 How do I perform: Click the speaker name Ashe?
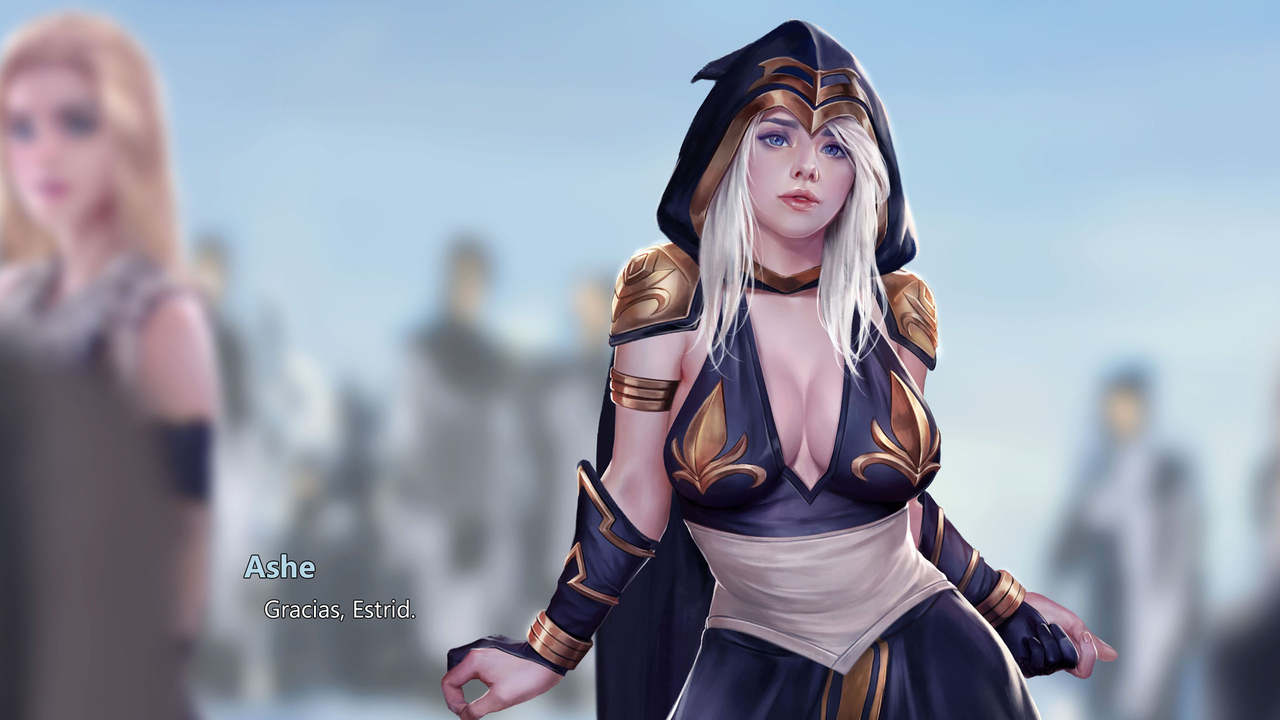coord(280,568)
